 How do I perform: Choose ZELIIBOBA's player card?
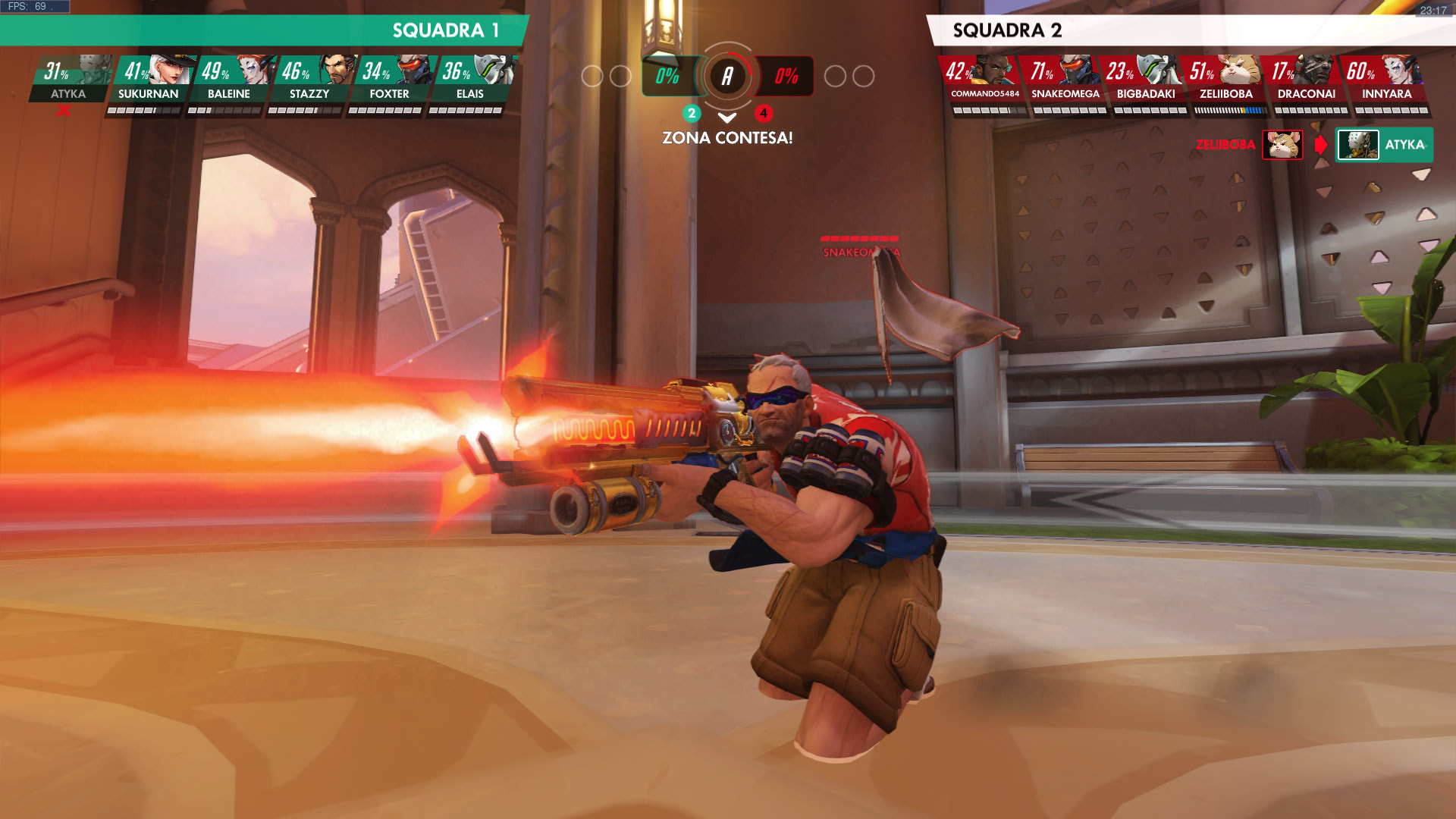1225,80
